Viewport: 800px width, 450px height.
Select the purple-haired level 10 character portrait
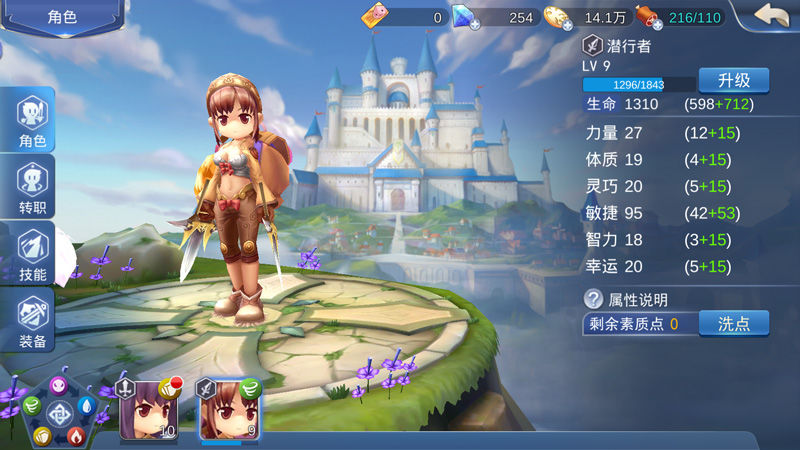(148, 410)
